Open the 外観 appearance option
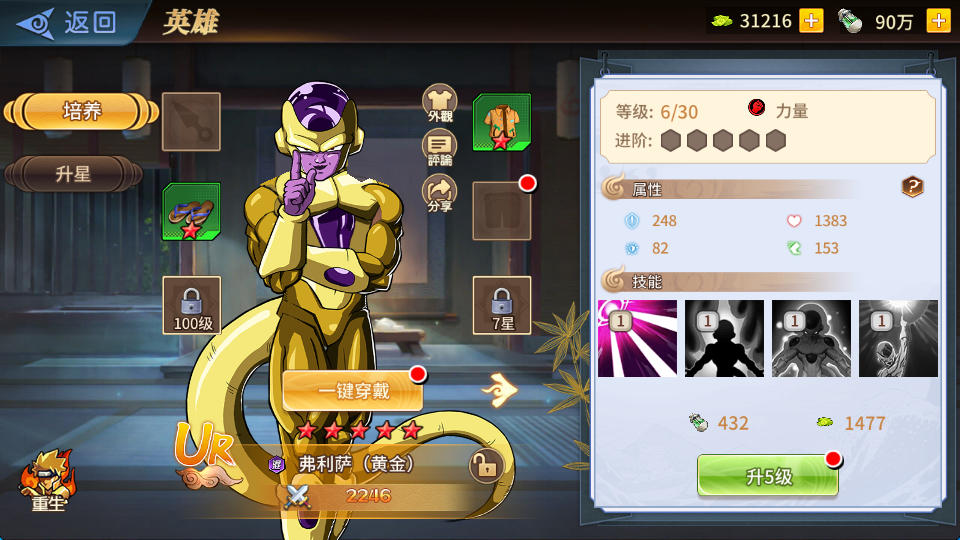Screen dimensions: 960x540 (x=440, y=103)
